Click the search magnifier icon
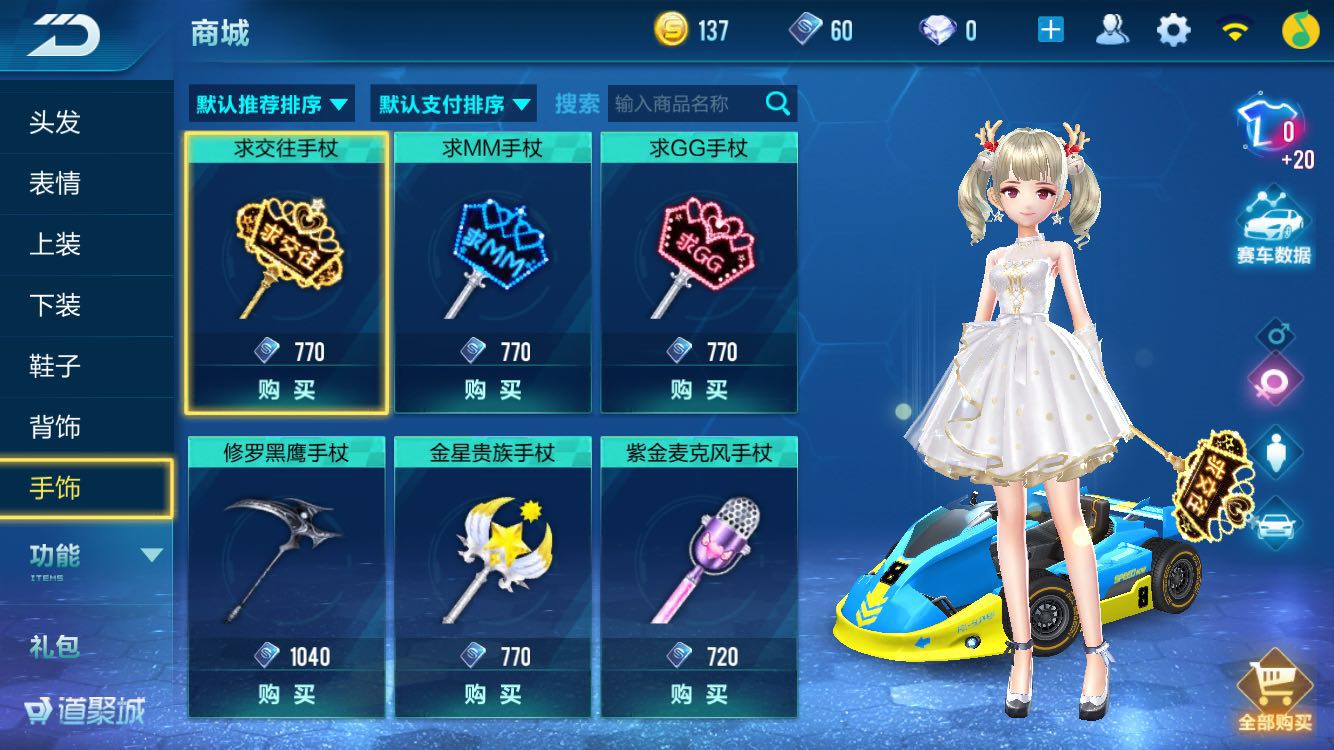The image size is (1334, 750). click(x=778, y=103)
